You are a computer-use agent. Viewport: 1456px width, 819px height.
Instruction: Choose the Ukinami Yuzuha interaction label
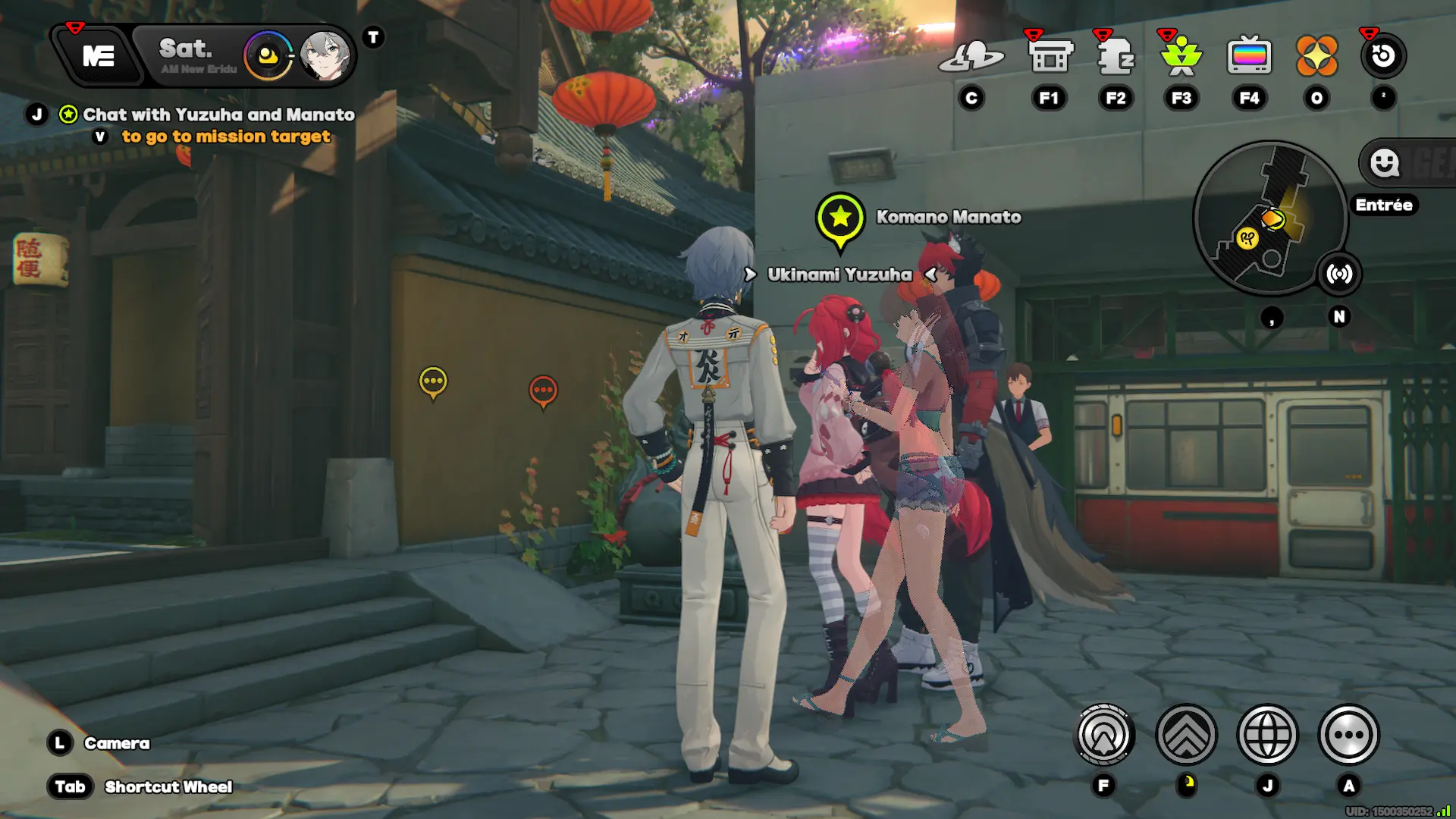pyautogui.click(x=839, y=275)
